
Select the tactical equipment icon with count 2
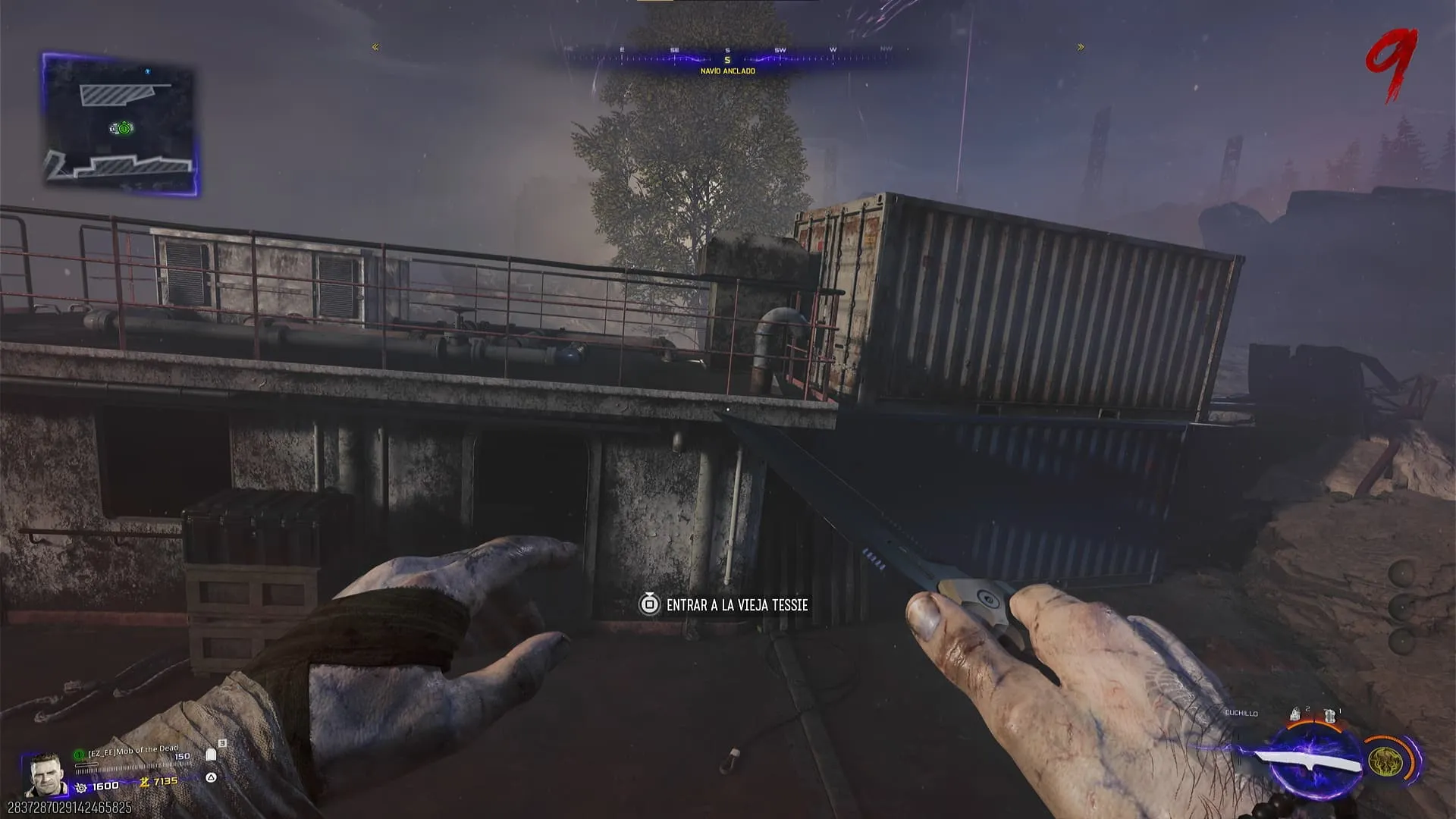[x=1296, y=714]
